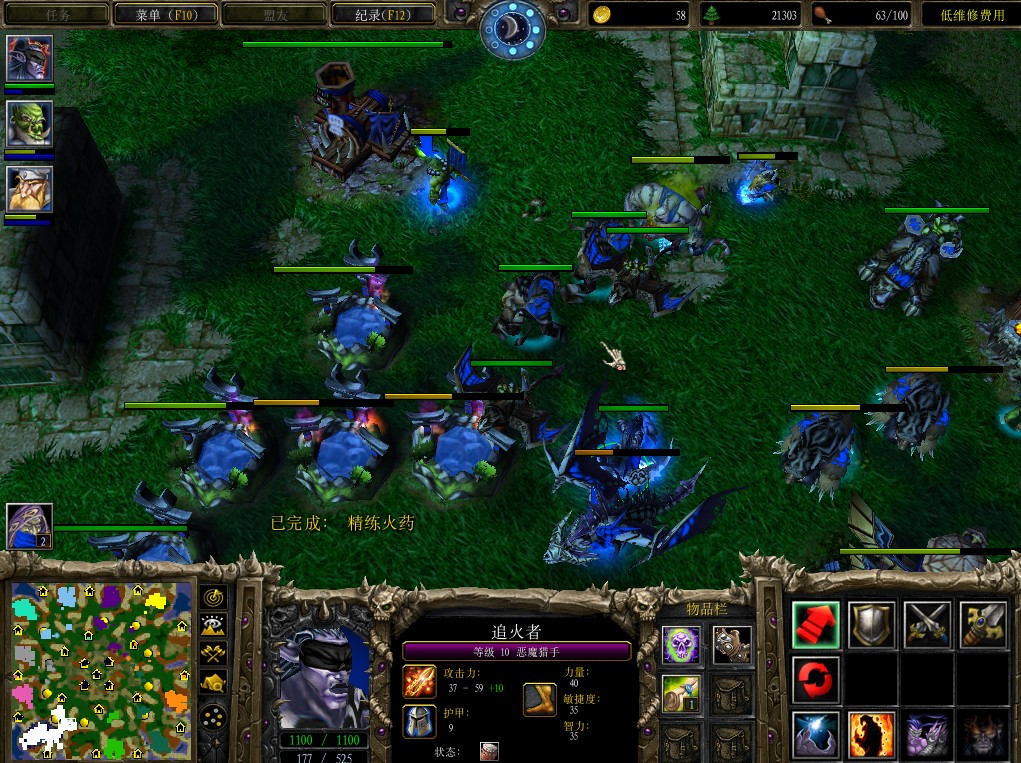
Task: Choose the Hold Position shield command
Action: (x=871, y=624)
